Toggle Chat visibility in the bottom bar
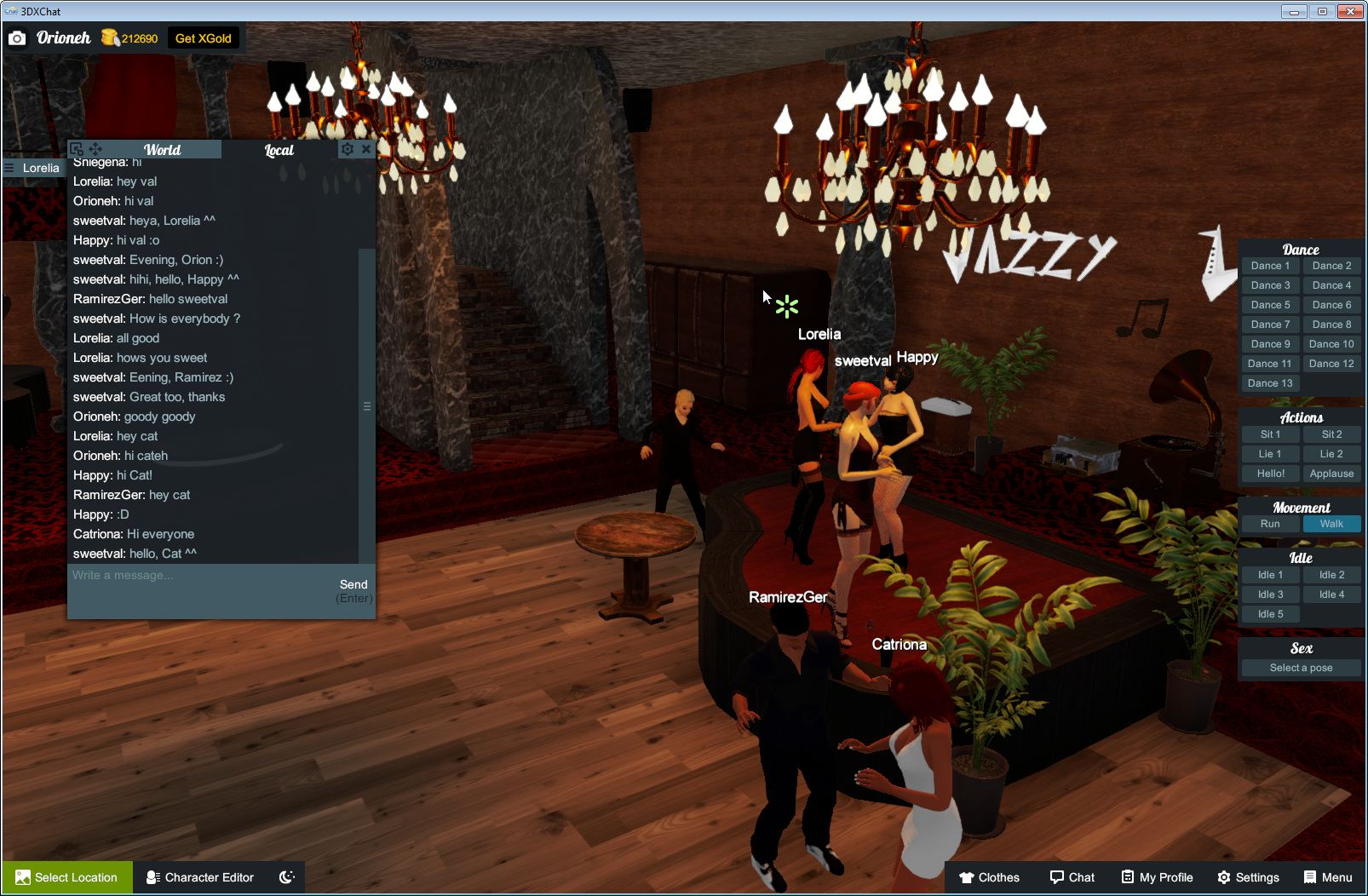This screenshot has height=896, width=1368. tap(1072, 877)
